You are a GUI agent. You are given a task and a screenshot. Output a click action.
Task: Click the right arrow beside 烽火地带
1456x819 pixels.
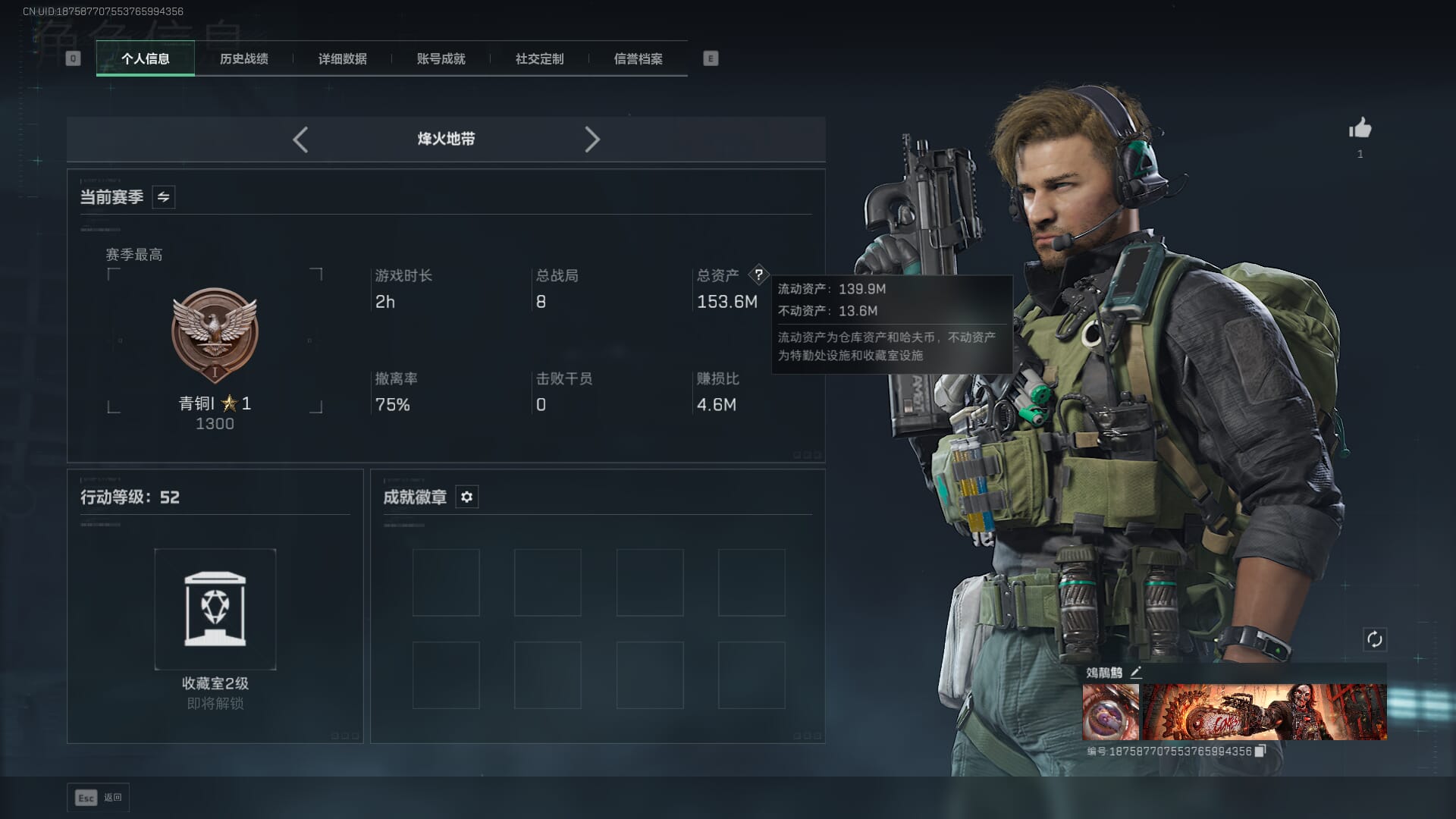point(592,140)
